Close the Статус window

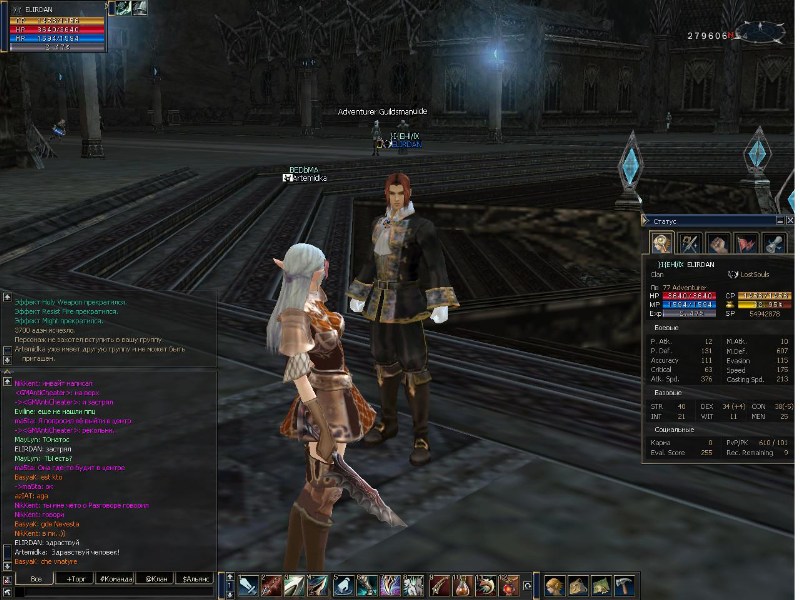pyautogui.click(x=787, y=219)
